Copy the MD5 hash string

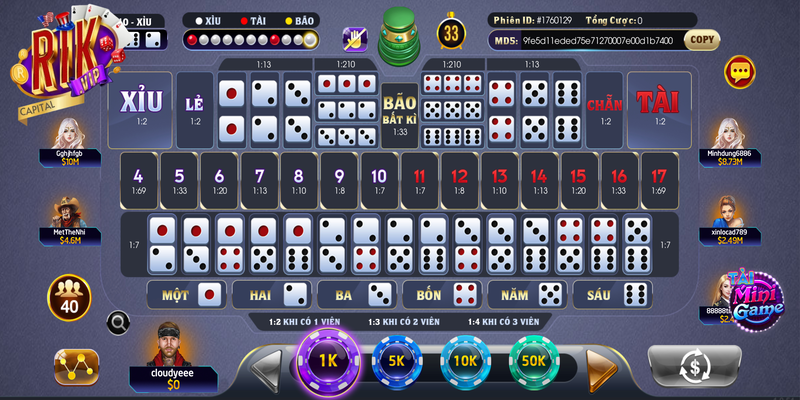pyautogui.click(x=702, y=41)
